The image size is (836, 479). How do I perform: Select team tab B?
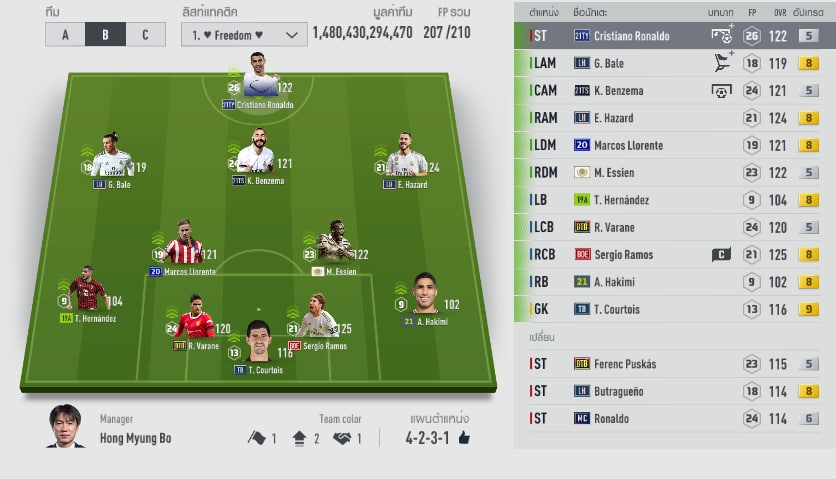tap(105, 34)
